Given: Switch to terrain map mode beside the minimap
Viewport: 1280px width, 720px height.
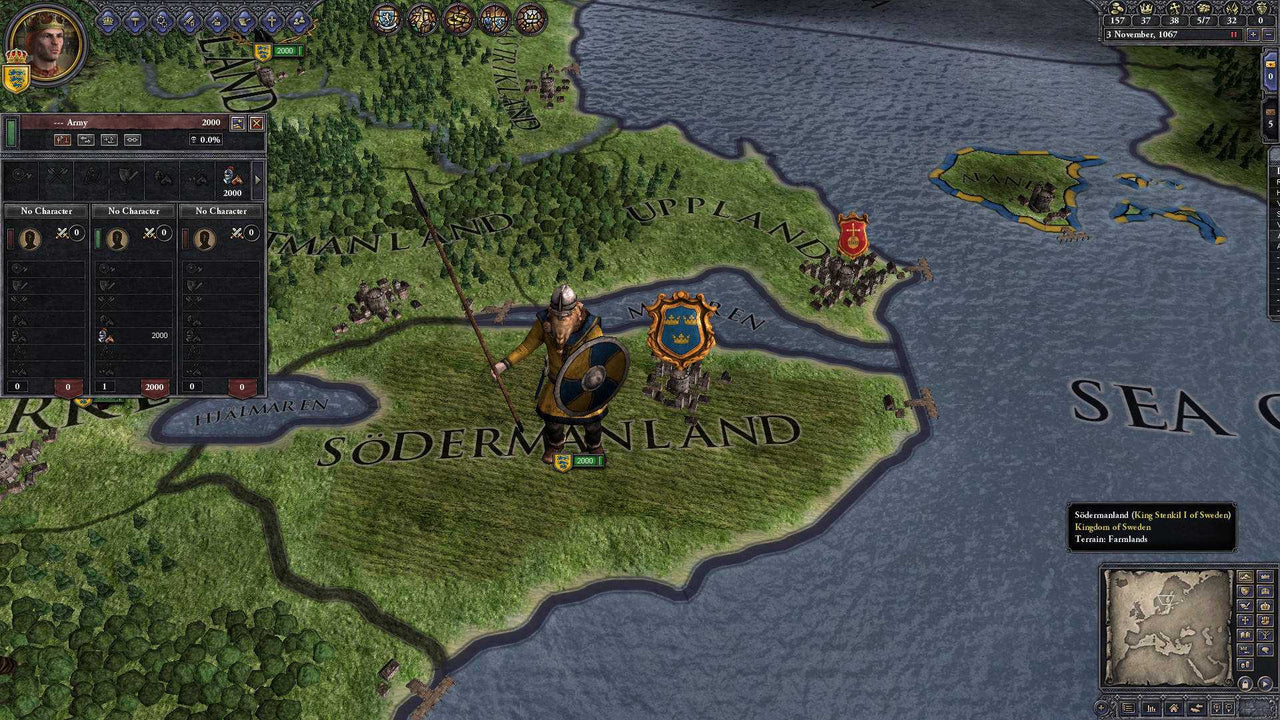Looking at the screenshot, I should (1245, 576).
